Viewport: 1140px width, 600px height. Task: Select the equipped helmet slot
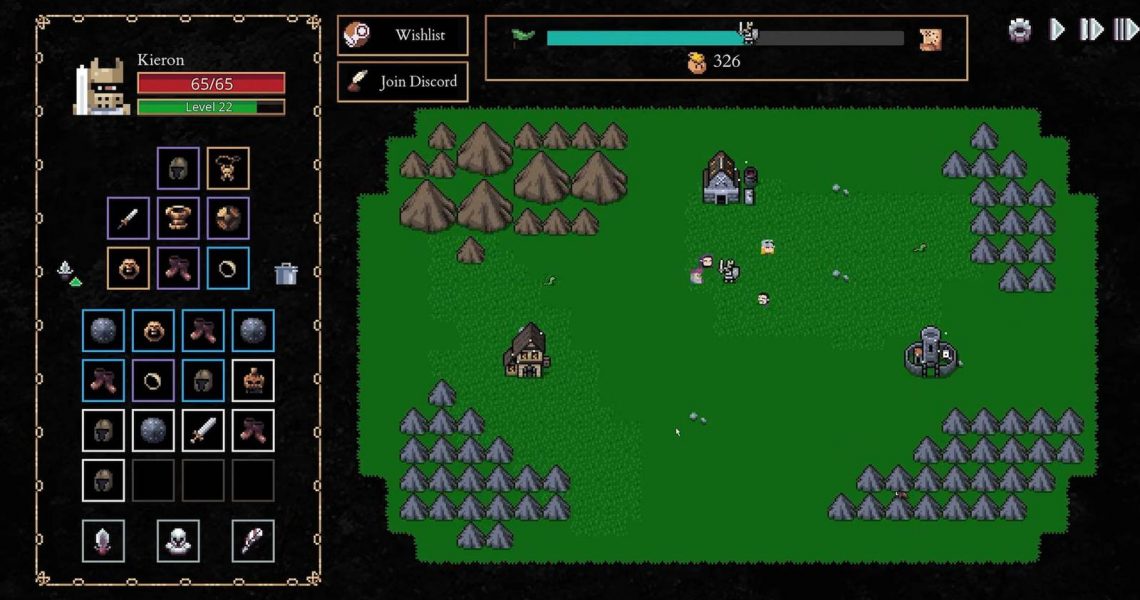tap(178, 168)
